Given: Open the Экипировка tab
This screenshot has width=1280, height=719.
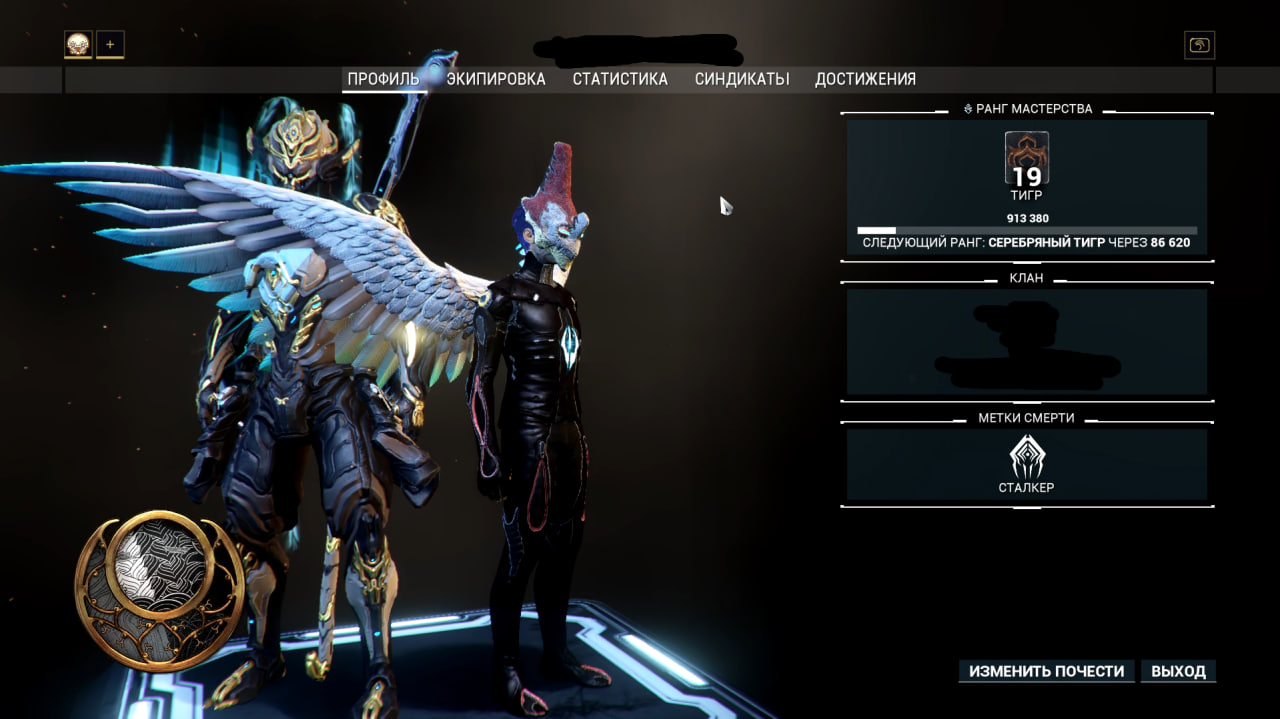Looking at the screenshot, I should tap(496, 79).
